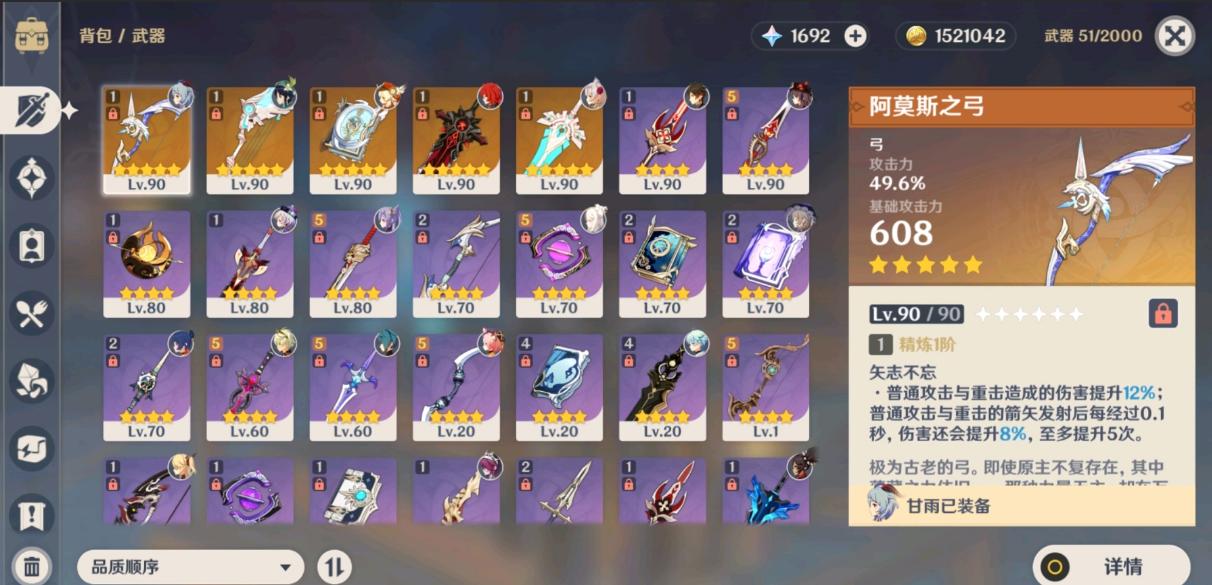Switch to the Food tab
Image resolution: width=1212 pixels, height=585 pixels.
pyautogui.click(x=32, y=314)
